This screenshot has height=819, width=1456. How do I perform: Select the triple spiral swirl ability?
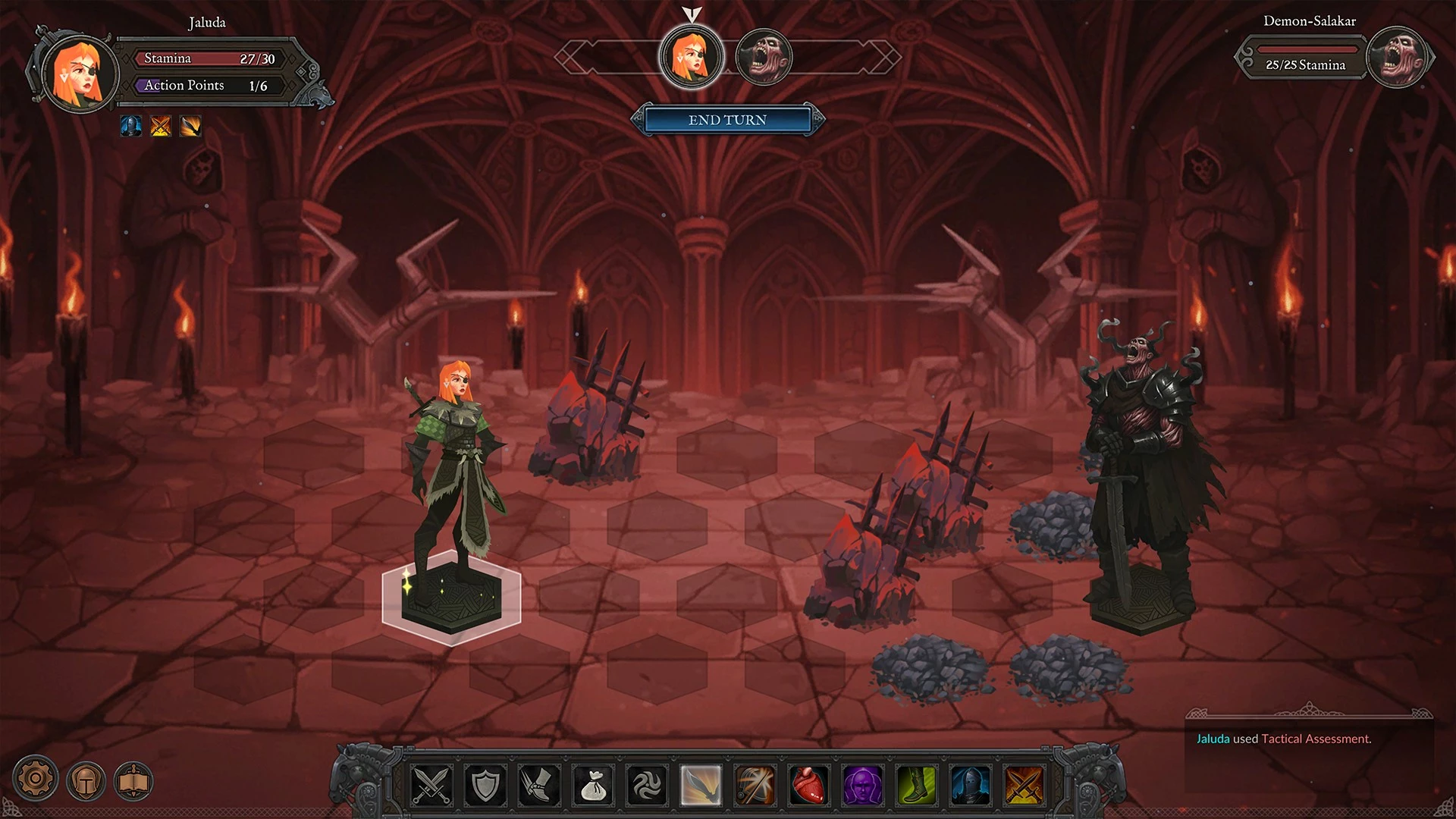coord(647,785)
